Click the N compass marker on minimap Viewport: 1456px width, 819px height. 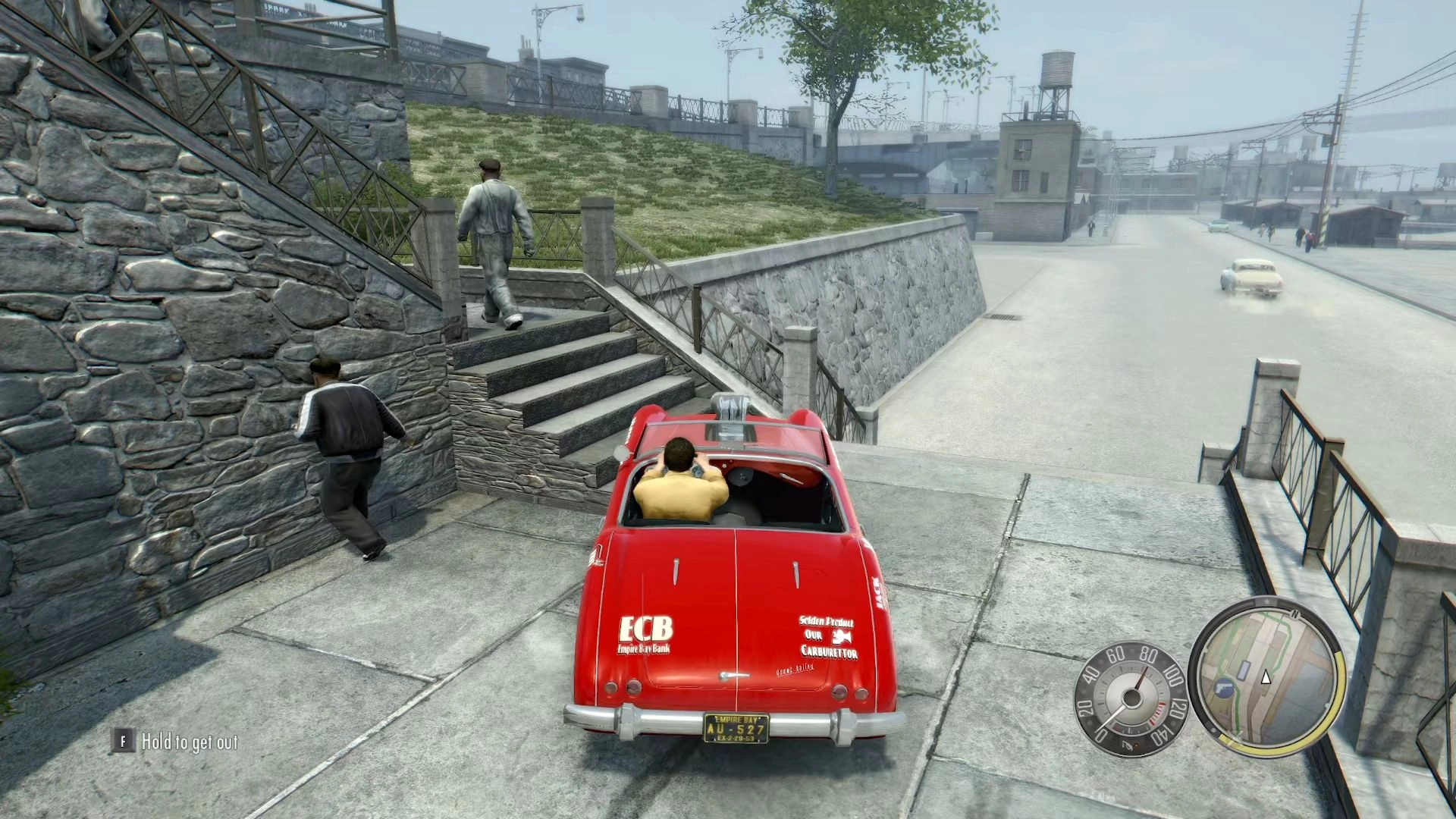click(1296, 613)
